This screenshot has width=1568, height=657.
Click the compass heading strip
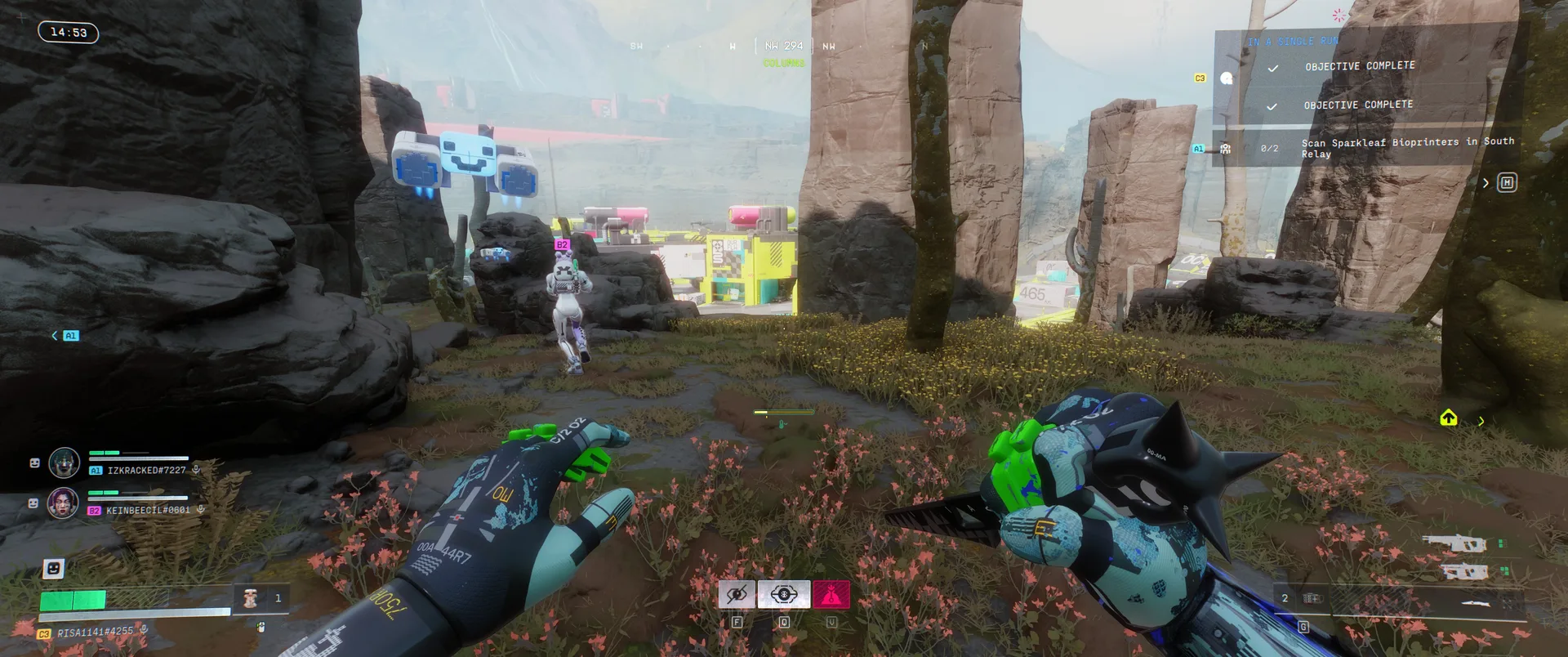coord(783,47)
